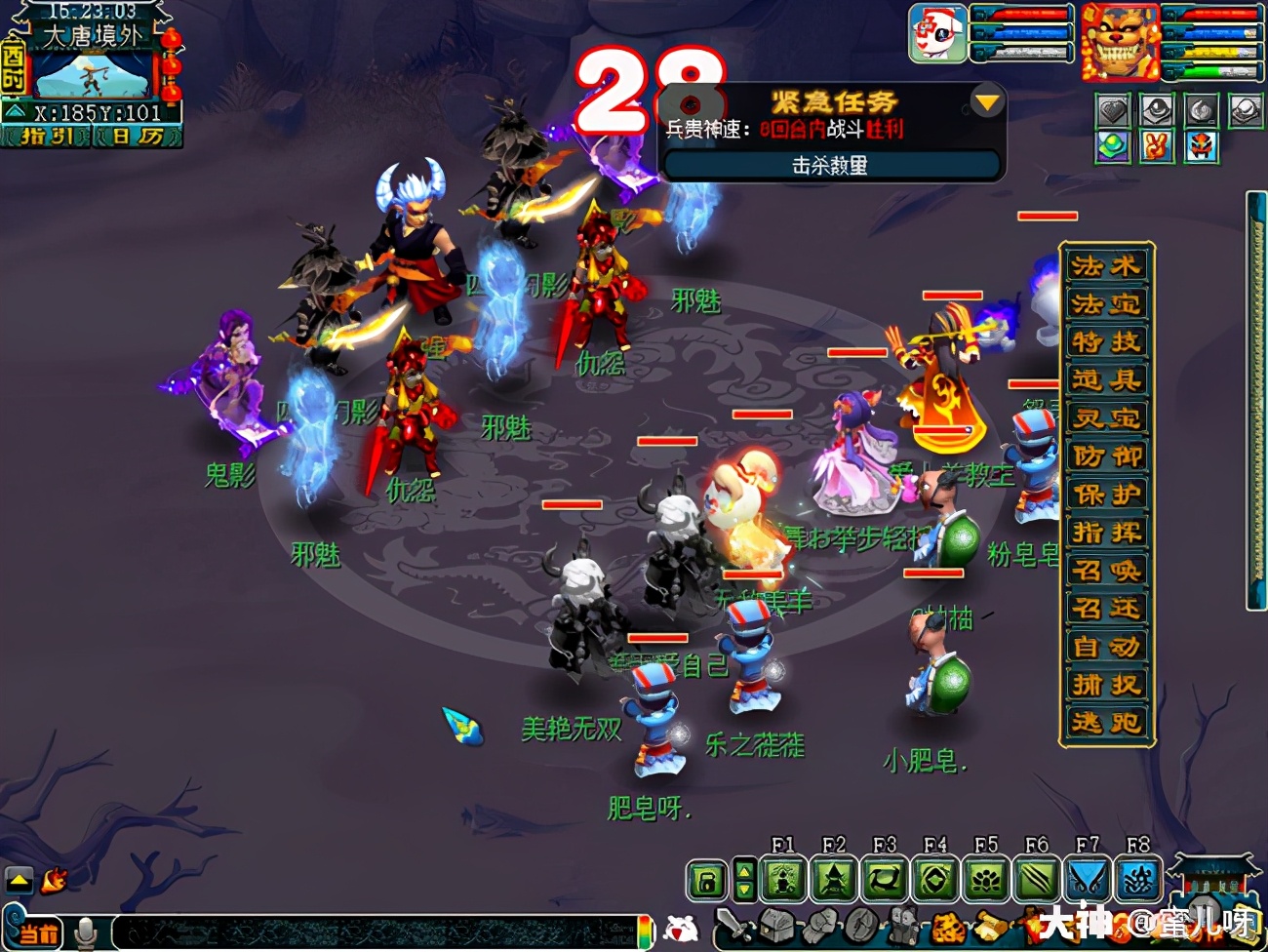The image size is (1268, 952).
Task: Click the red lion character portrait
Action: coord(1119,43)
